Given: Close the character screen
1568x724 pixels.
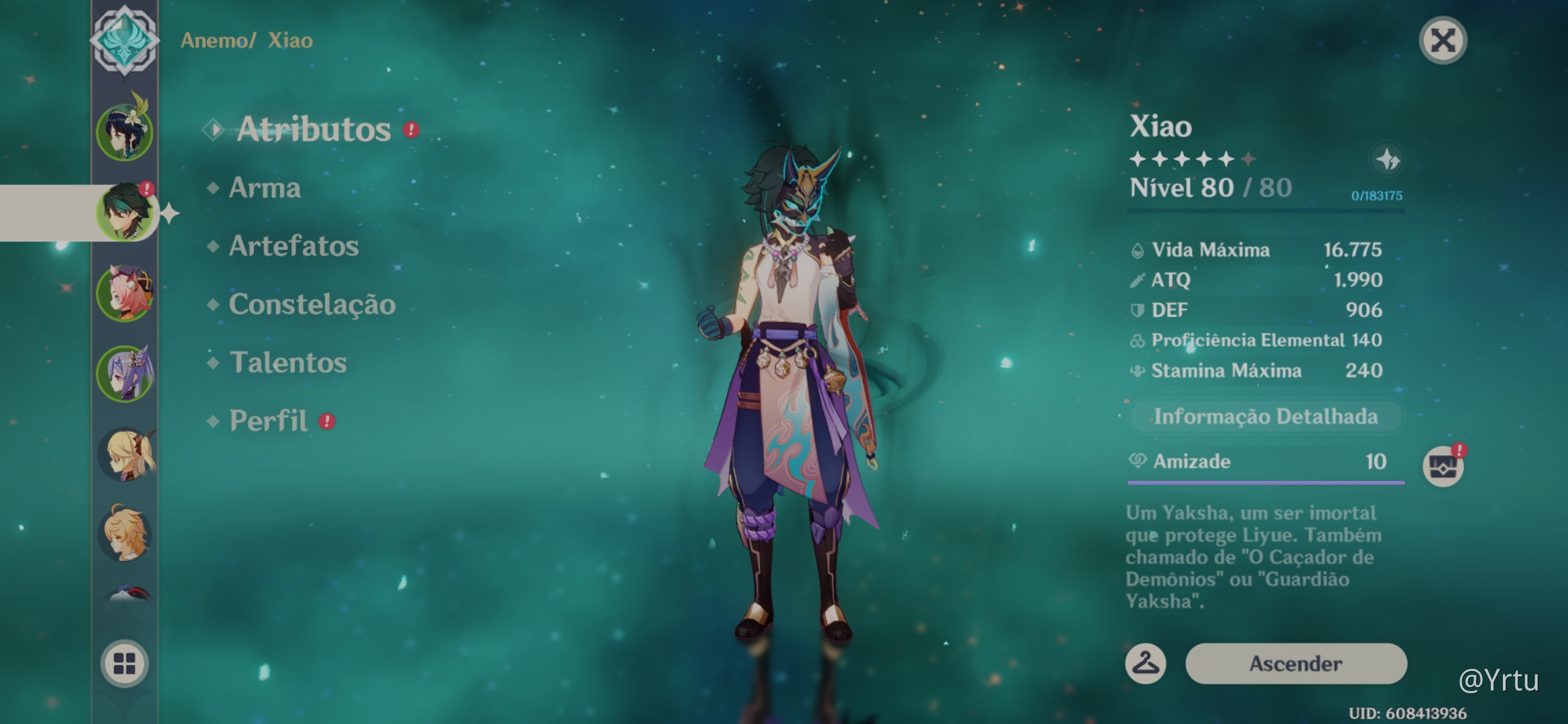Looking at the screenshot, I should [1443, 40].
